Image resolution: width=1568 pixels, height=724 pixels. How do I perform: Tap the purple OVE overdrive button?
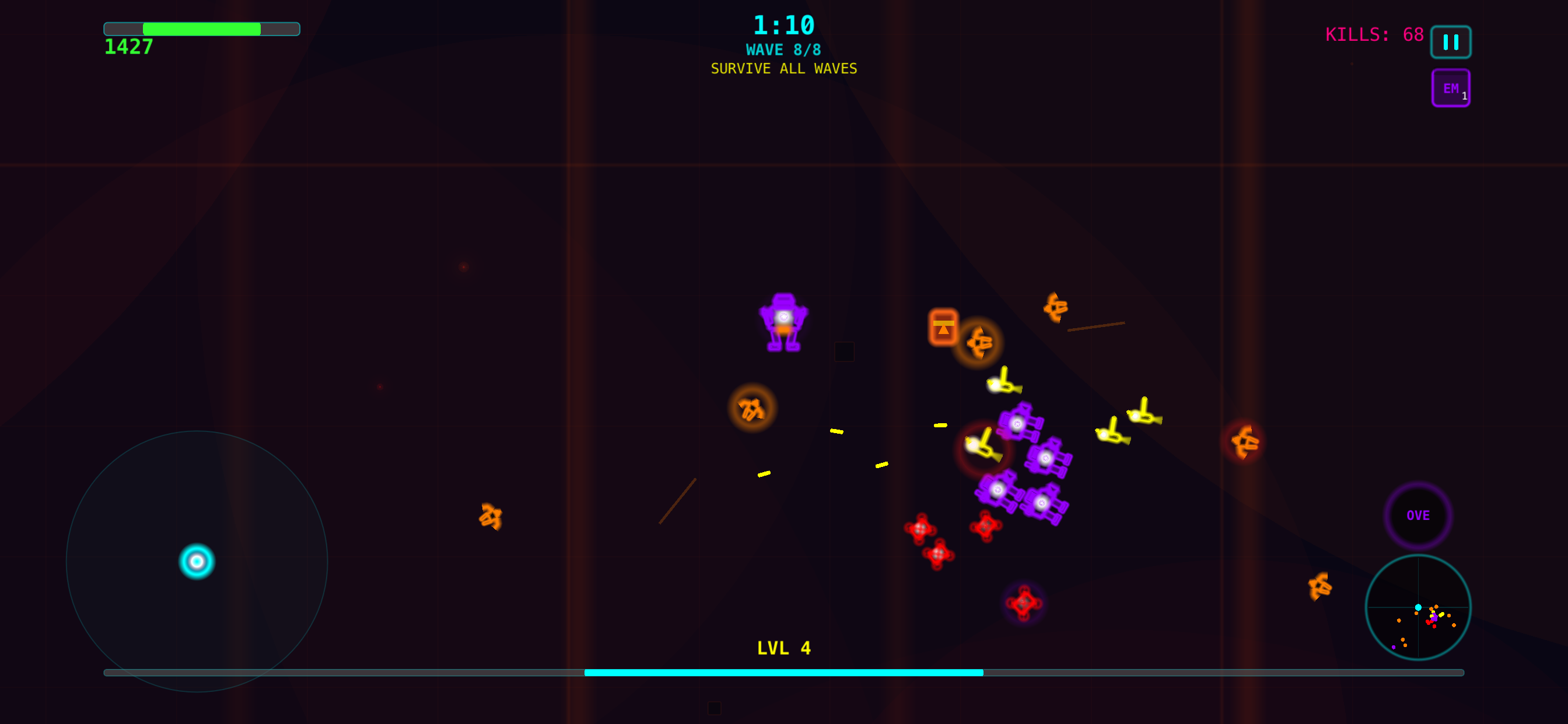tap(1418, 515)
